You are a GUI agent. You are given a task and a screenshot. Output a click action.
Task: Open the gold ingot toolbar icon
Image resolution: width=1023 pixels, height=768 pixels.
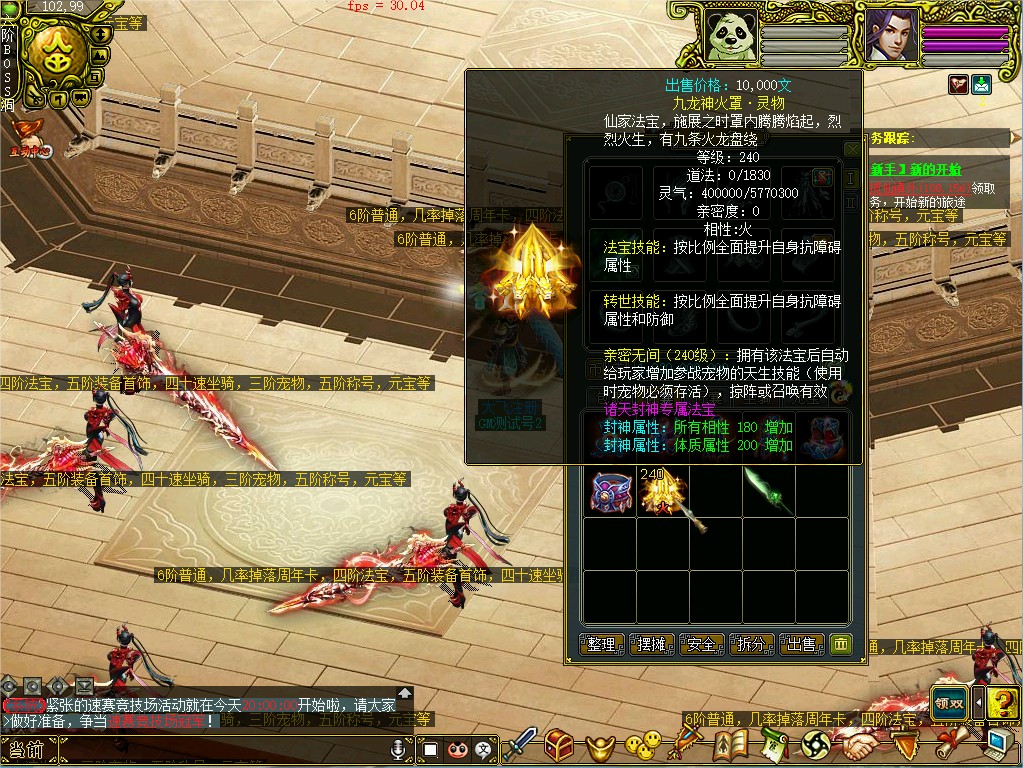(x=597, y=745)
